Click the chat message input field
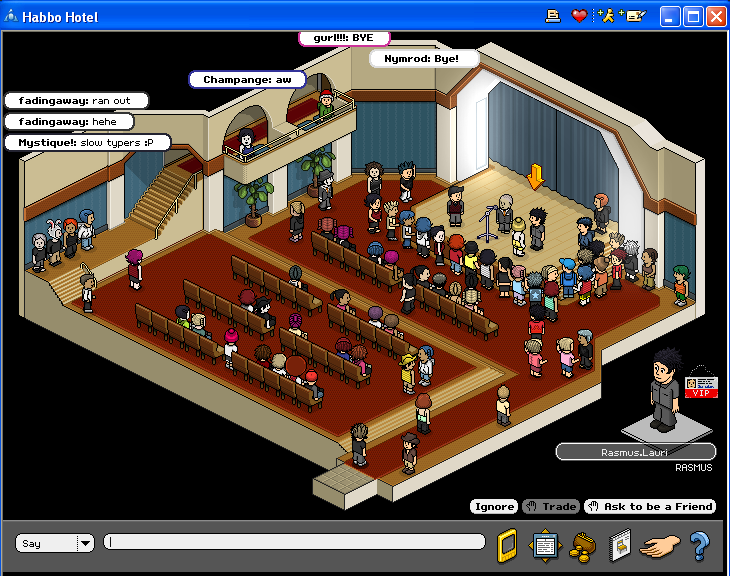This screenshot has width=730, height=576. click(x=295, y=542)
